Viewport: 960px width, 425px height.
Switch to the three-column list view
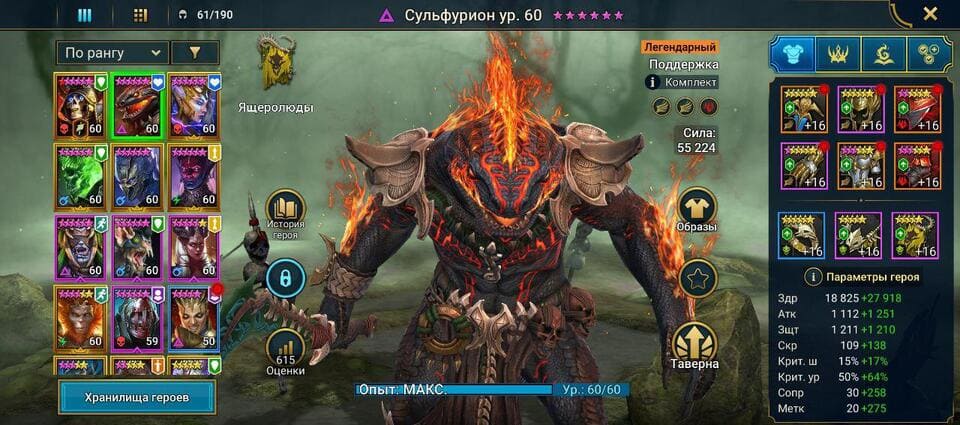coord(85,15)
